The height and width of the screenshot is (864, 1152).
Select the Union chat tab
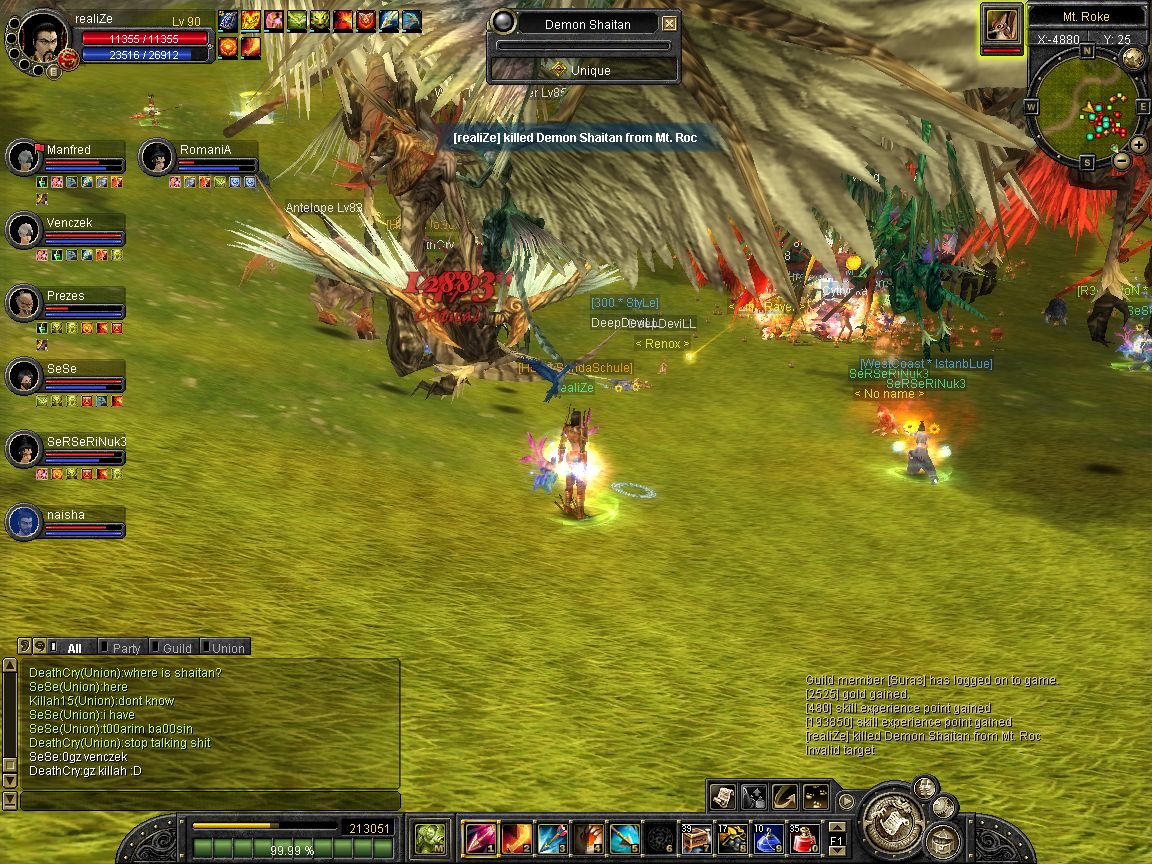tap(226, 648)
